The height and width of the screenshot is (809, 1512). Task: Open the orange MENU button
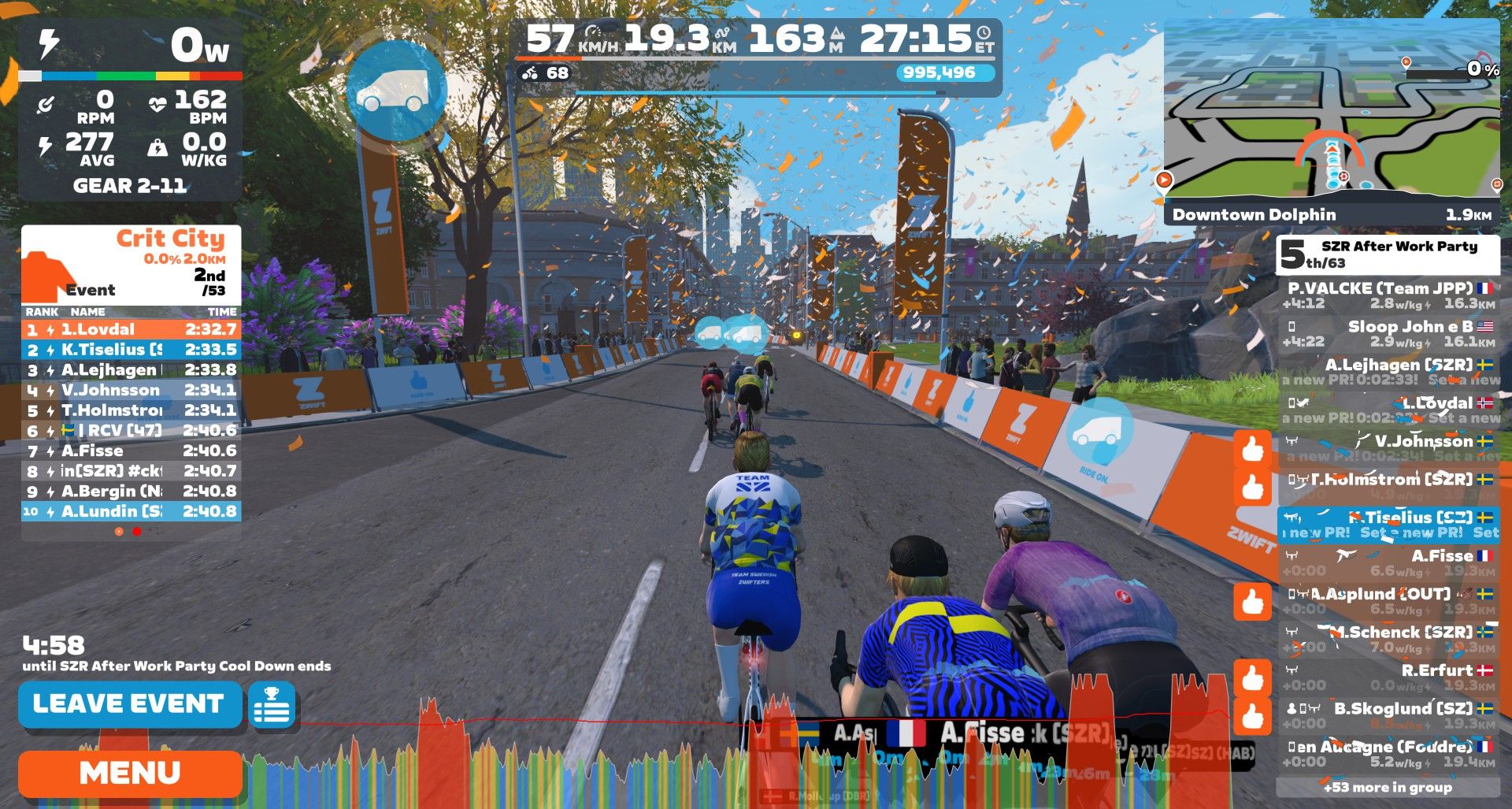130,773
